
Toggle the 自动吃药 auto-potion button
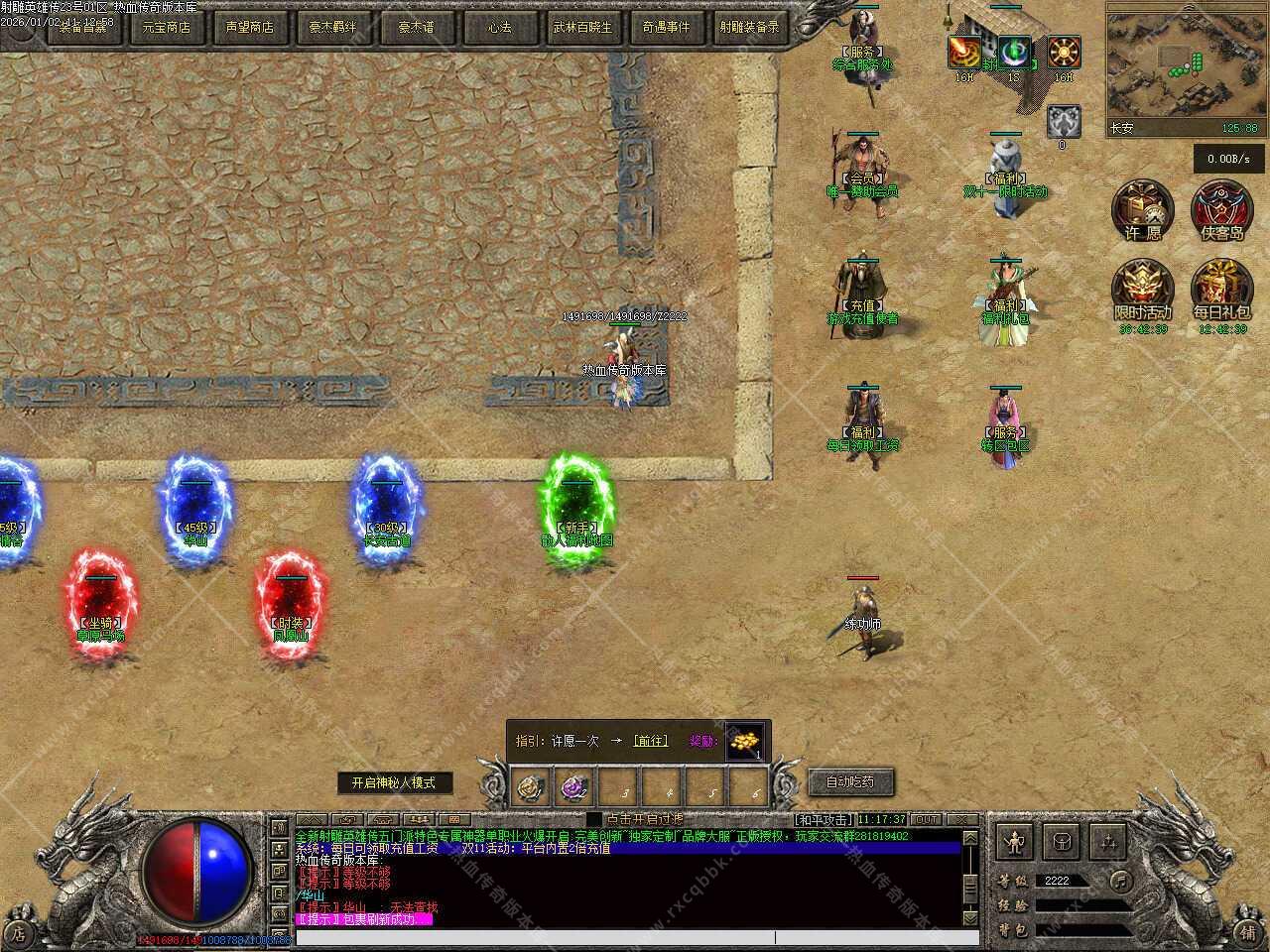850,782
